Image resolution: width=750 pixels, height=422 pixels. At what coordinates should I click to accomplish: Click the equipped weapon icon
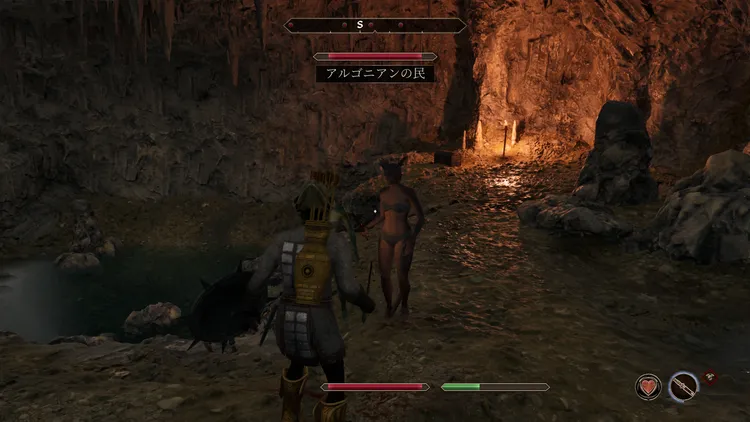point(684,387)
